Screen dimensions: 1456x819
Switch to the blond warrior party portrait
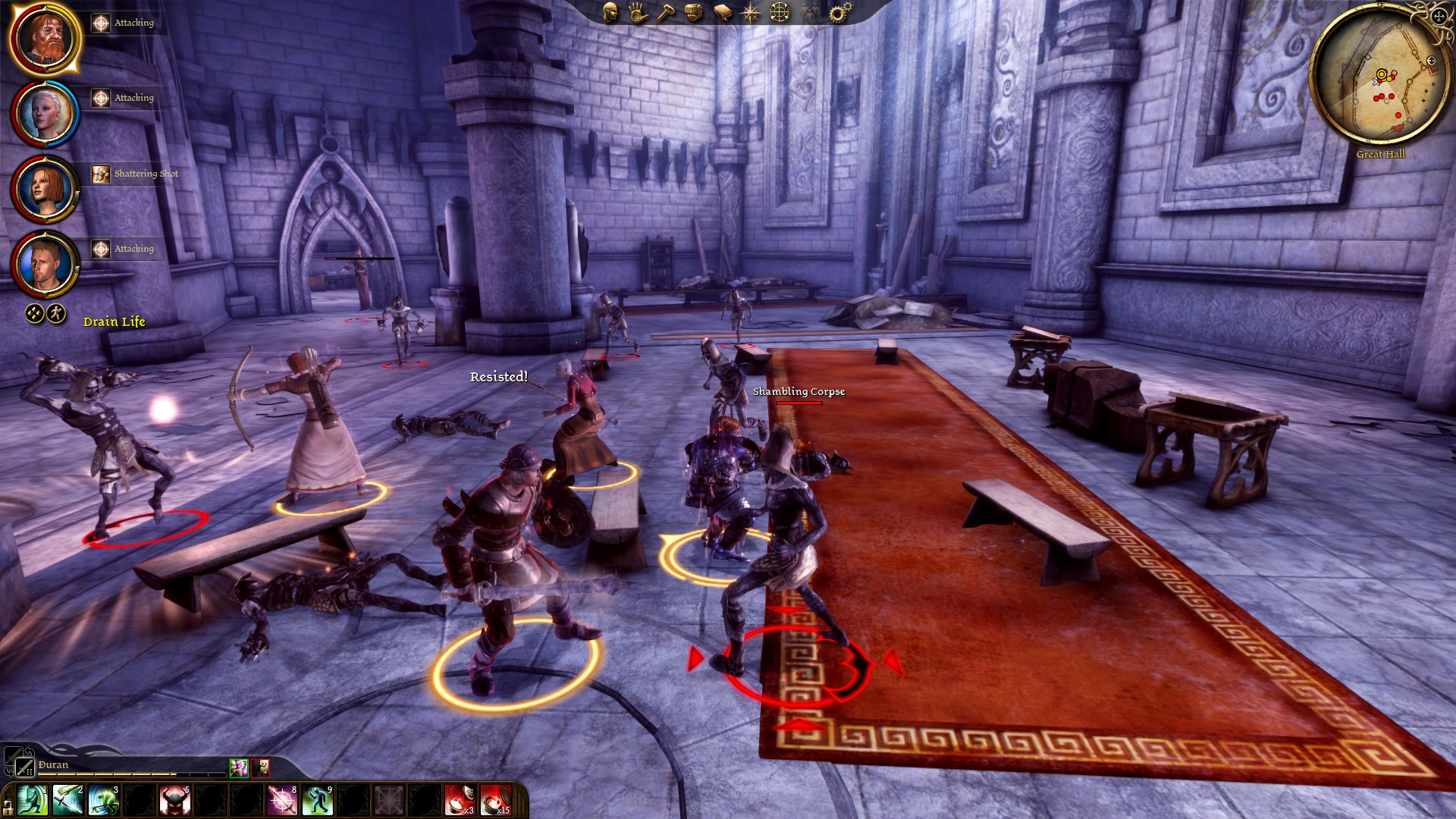pyautogui.click(x=45, y=265)
